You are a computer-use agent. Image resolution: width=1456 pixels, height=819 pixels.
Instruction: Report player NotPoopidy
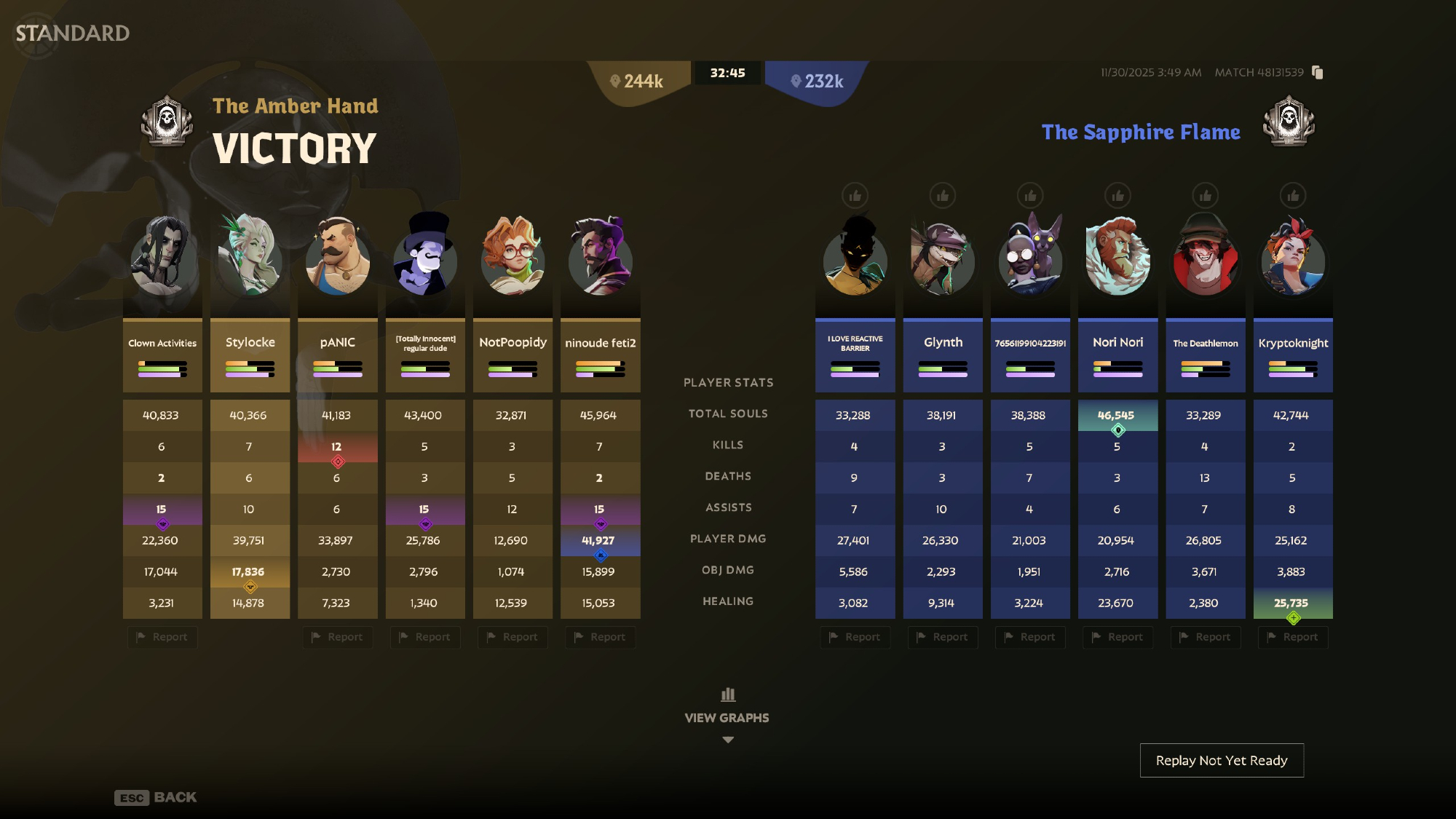(513, 637)
